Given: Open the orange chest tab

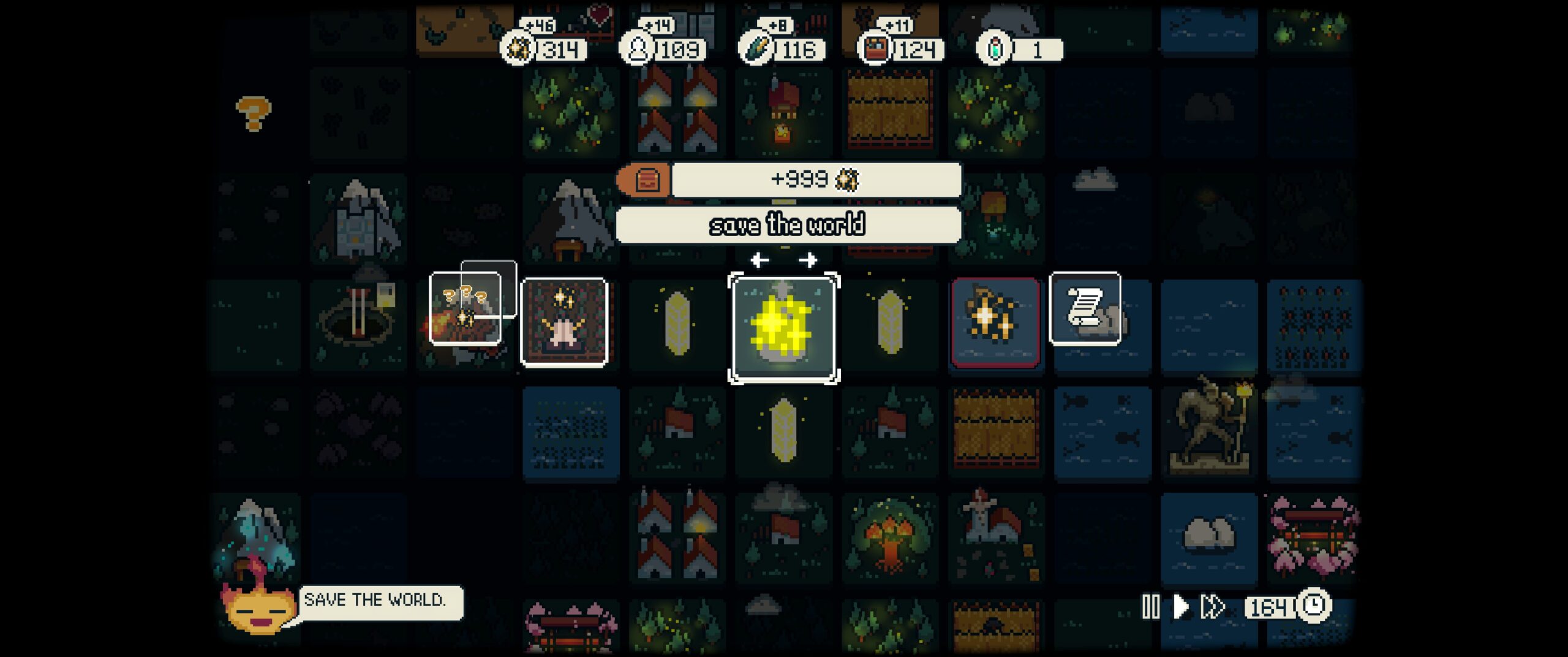Looking at the screenshot, I should (x=646, y=180).
